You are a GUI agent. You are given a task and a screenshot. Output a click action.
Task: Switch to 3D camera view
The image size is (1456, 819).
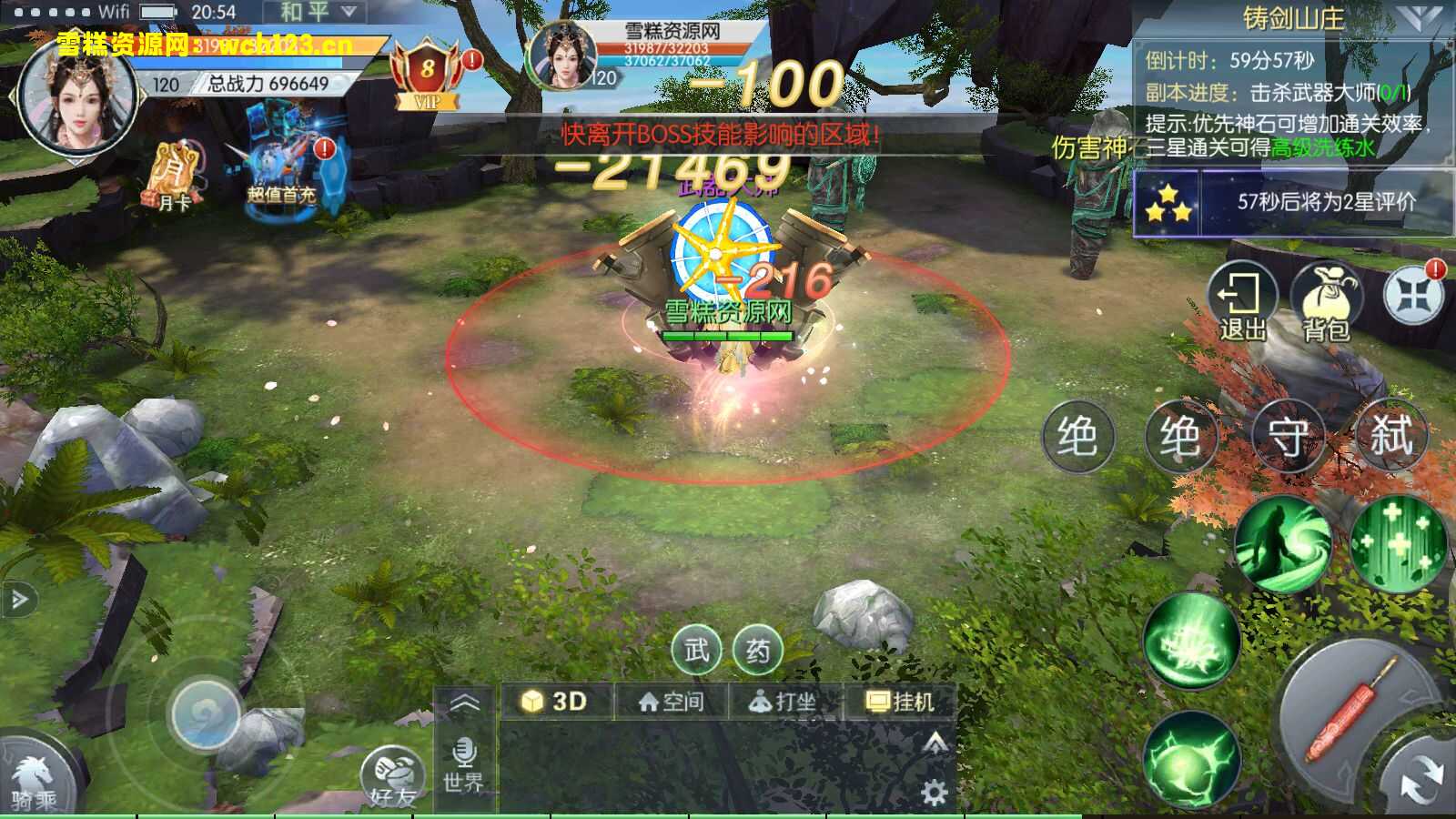tap(555, 702)
